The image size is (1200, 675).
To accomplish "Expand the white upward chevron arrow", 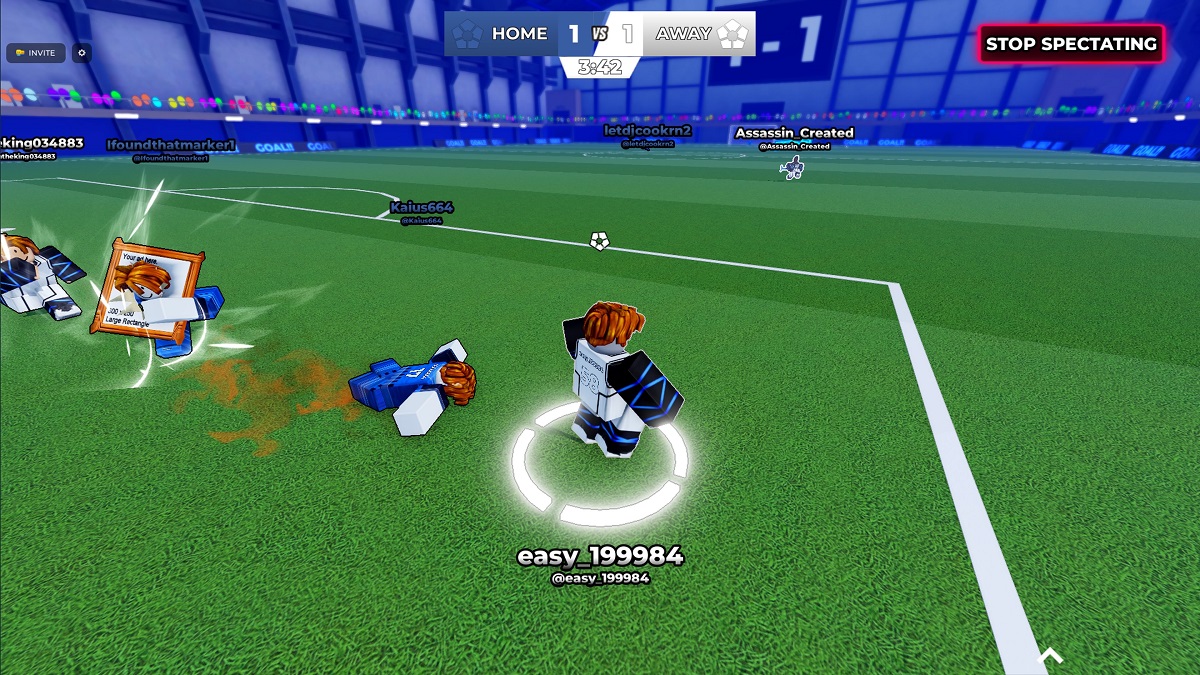I will (1050, 655).
